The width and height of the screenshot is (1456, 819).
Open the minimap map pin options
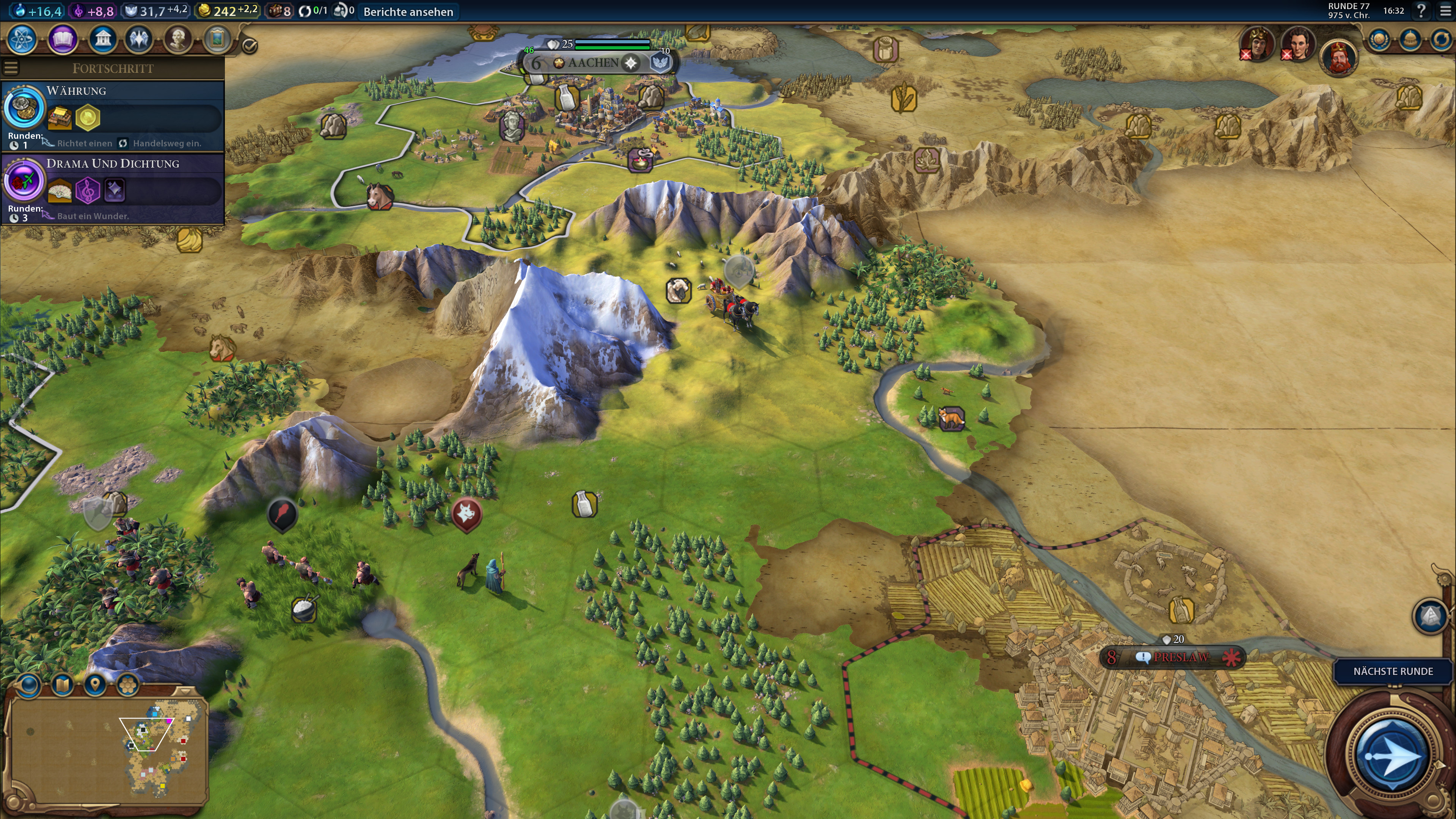pos(95,685)
